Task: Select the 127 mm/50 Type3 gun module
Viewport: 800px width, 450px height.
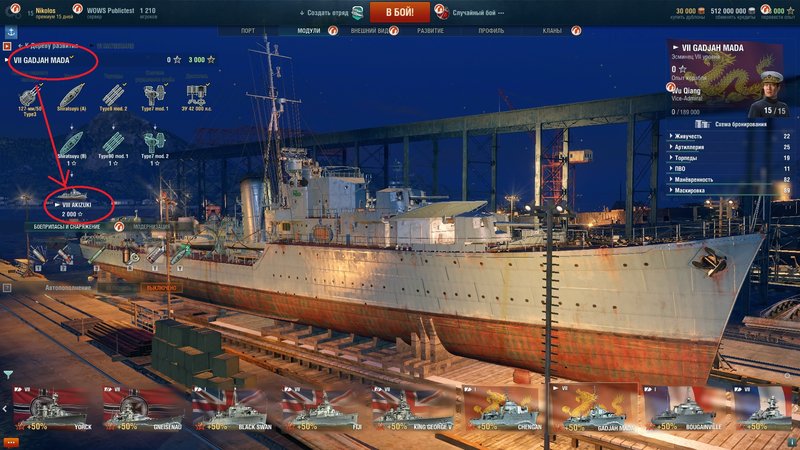Action: click(32, 96)
